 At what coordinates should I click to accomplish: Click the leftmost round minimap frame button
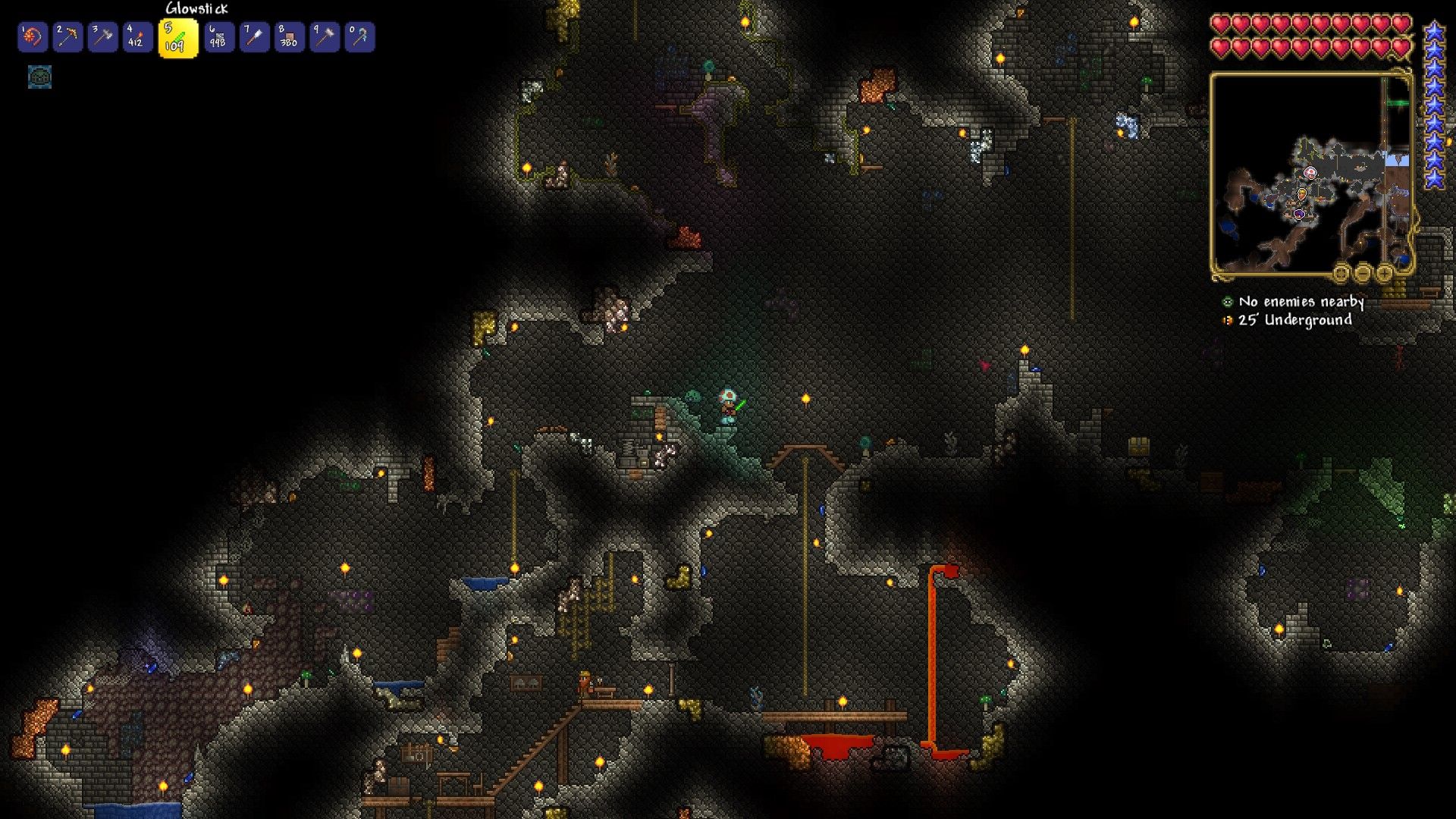click(1340, 273)
